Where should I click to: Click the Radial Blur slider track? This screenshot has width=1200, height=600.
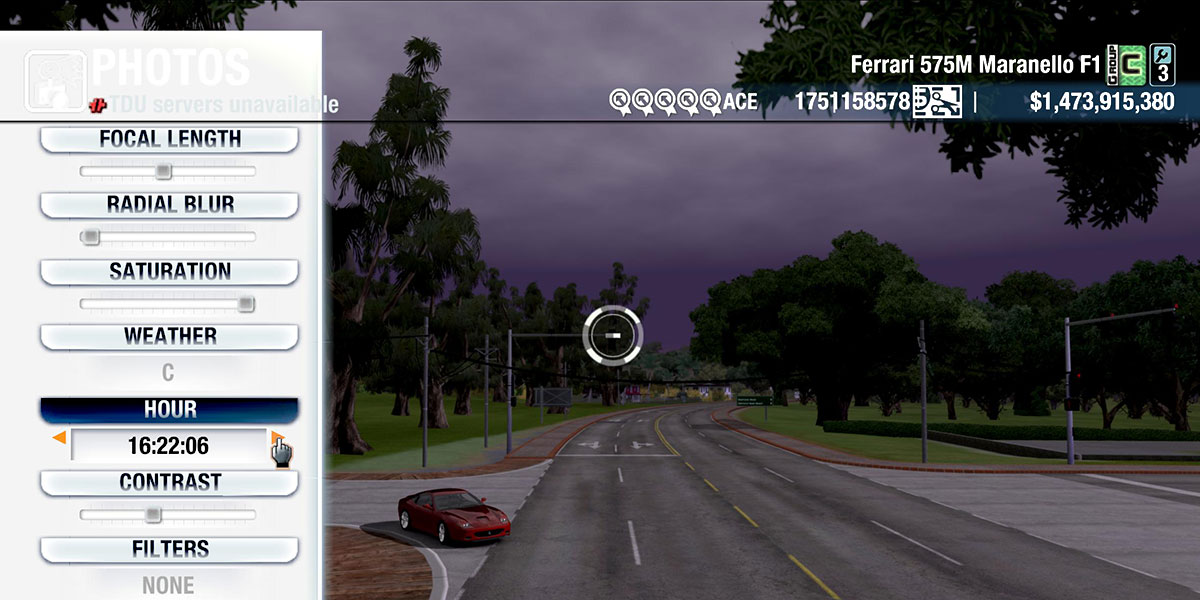coord(168,237)
